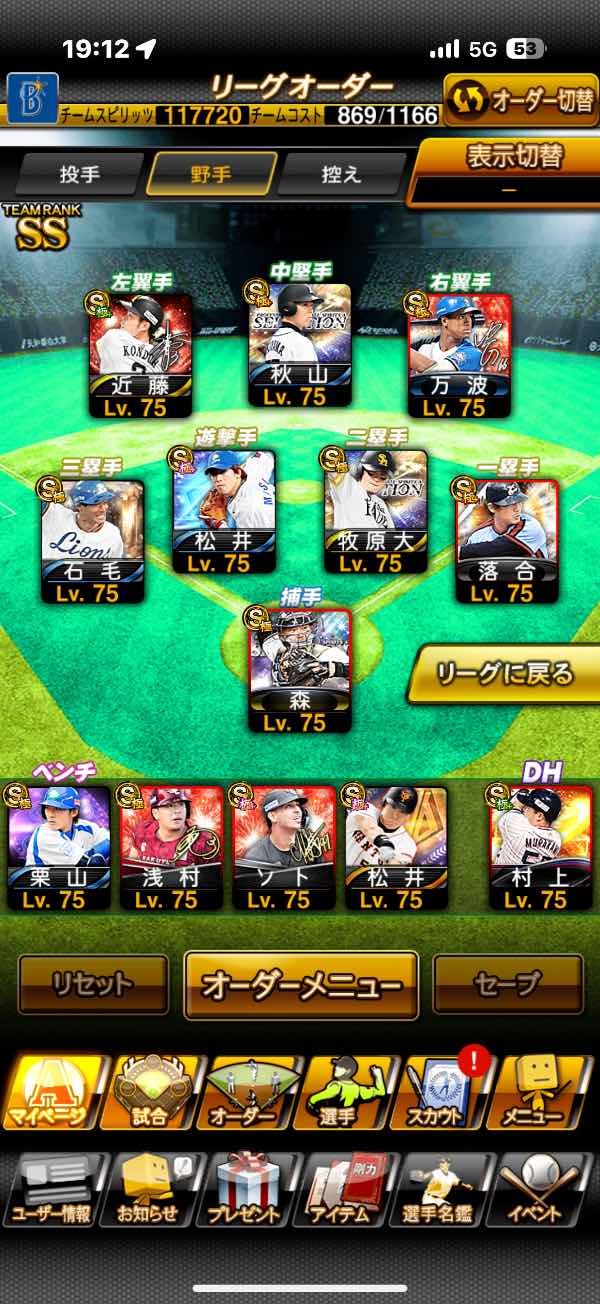Tap the オーダー切替 button
600x1304 pixels.
click(520, 101)
